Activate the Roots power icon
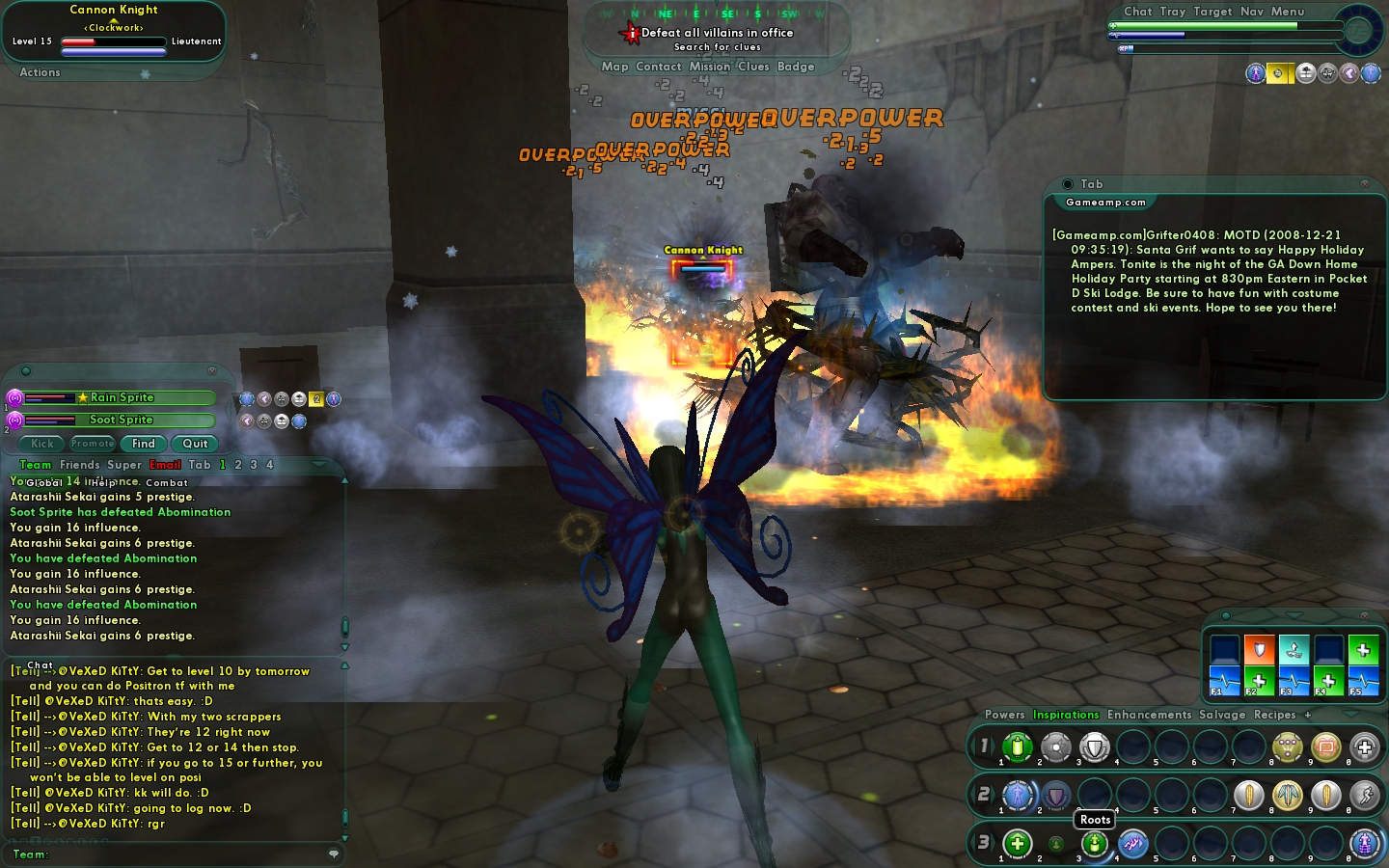 [1095, 844]
